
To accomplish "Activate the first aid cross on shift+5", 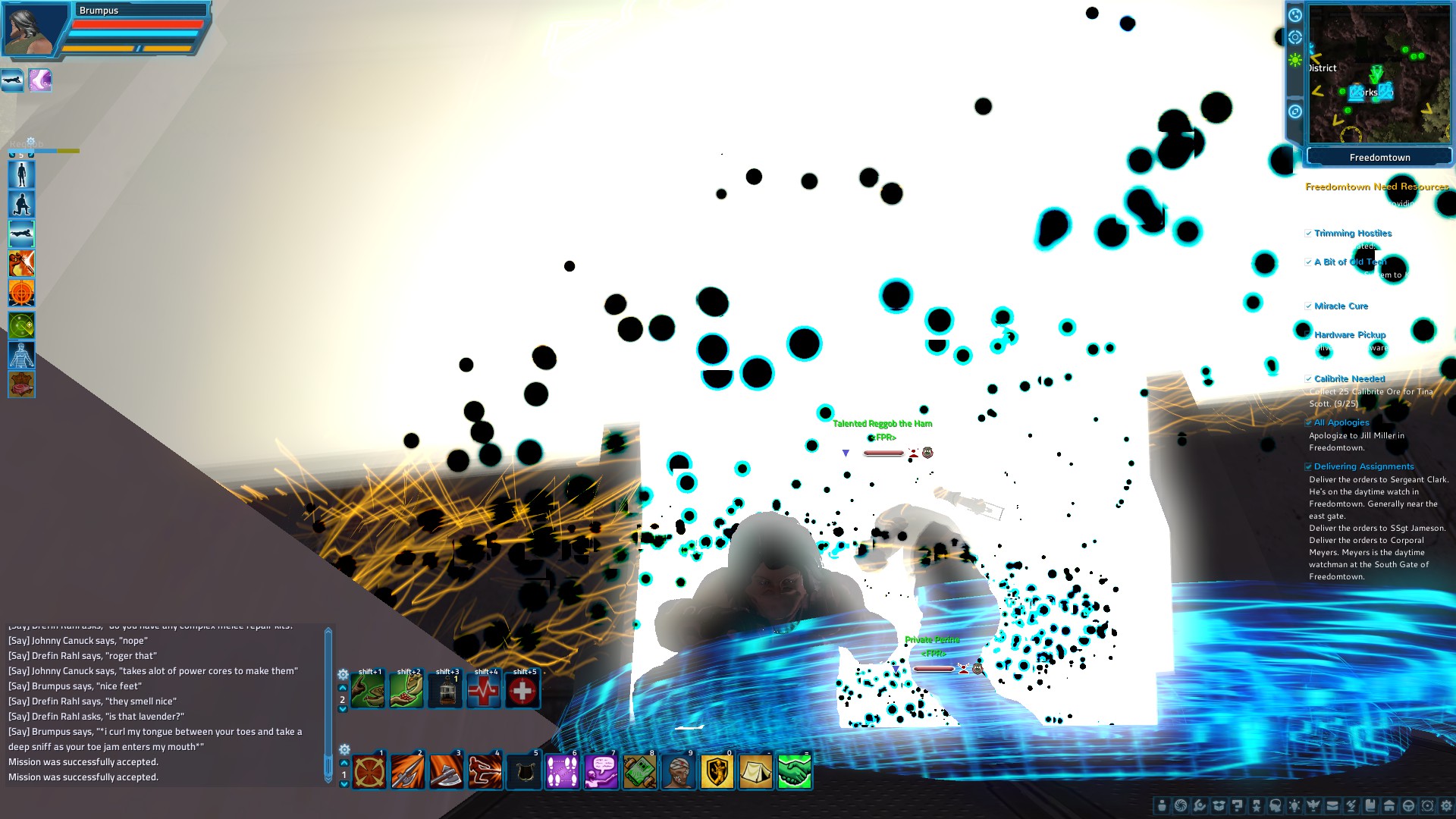I will pos(523,690).
